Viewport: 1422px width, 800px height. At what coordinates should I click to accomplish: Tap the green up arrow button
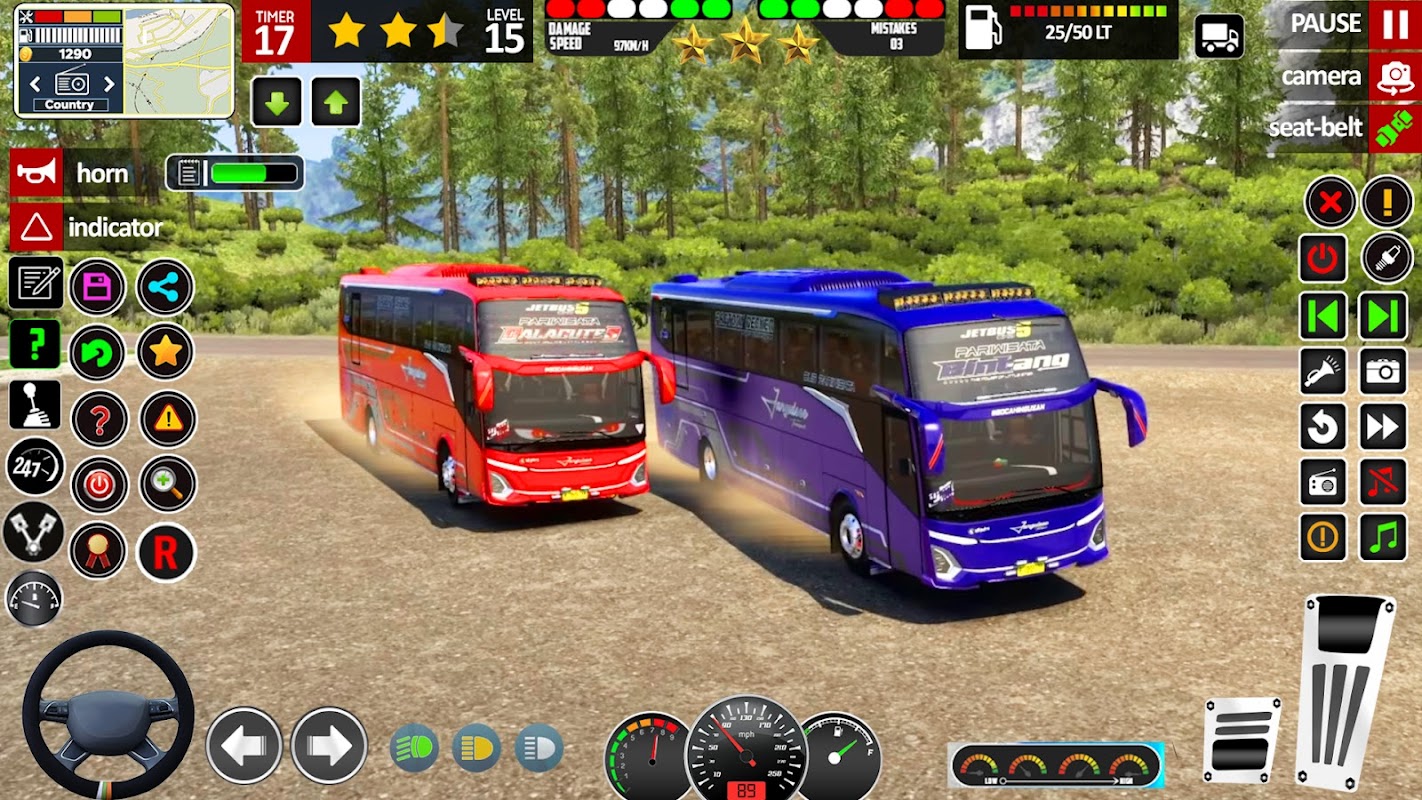(336, 102)
